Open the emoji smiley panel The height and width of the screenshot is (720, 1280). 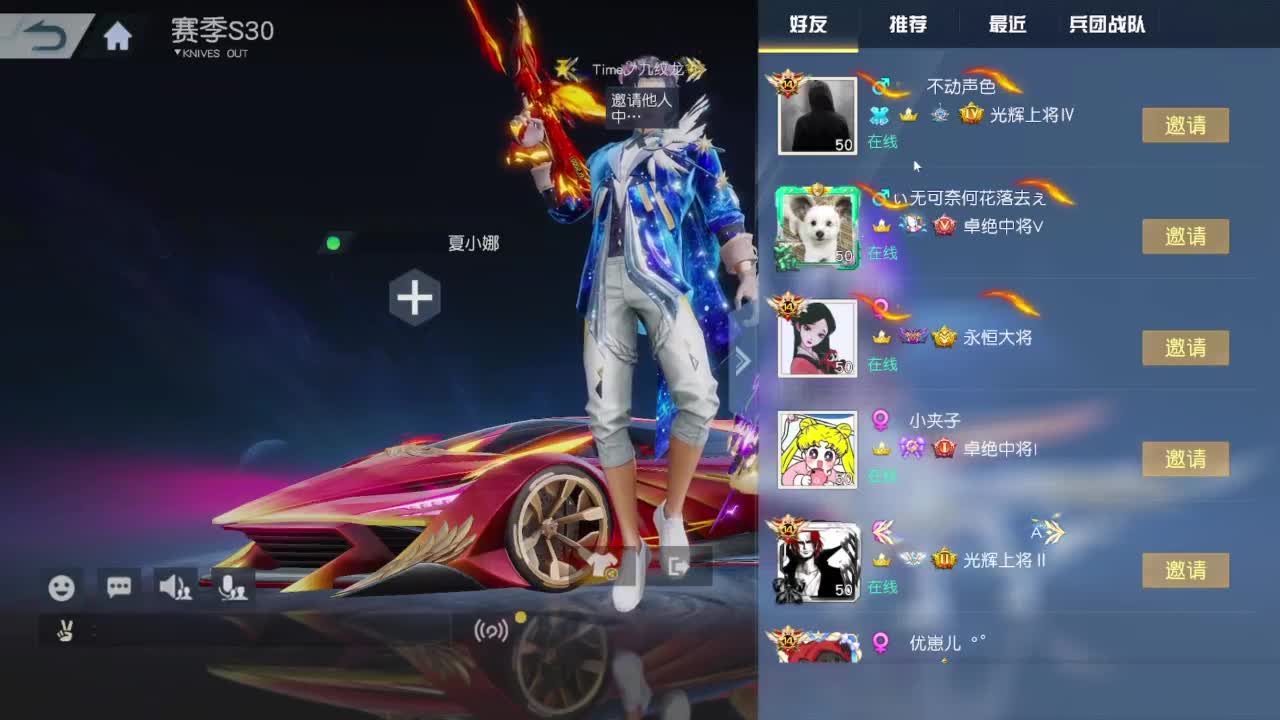[x=62, y=589]
